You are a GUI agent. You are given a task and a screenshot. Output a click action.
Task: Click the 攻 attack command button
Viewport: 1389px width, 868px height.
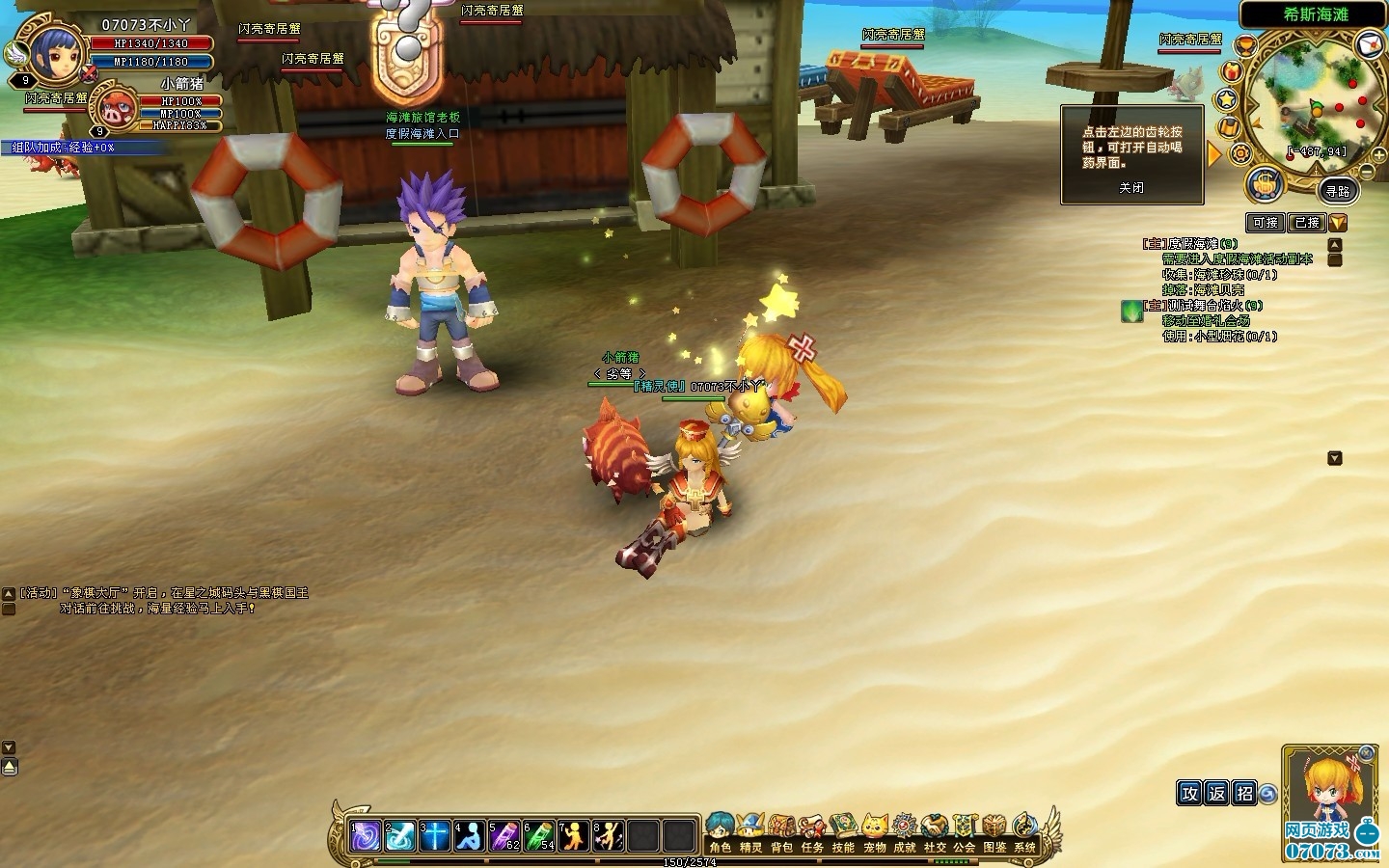click(1189, 793)
